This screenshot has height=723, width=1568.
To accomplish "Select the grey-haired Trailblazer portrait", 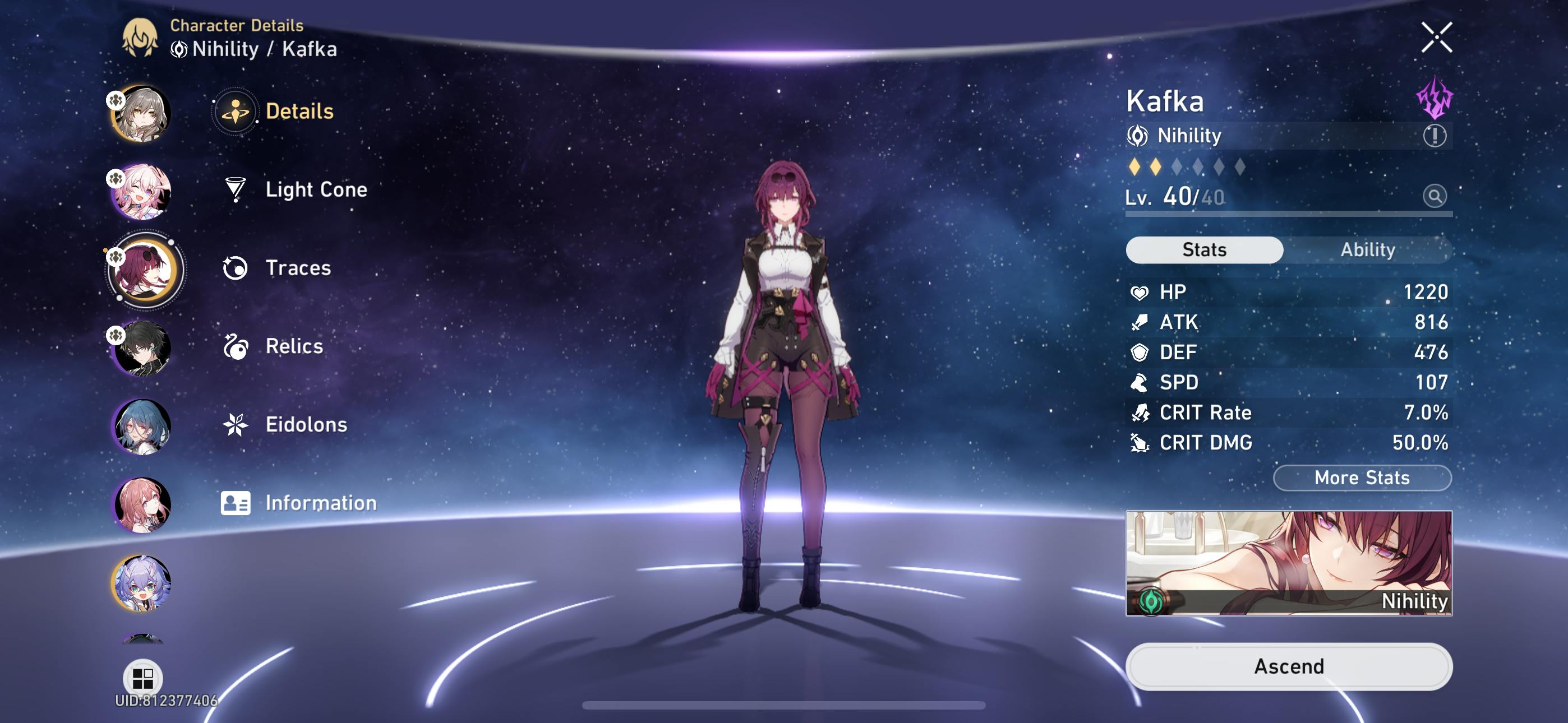I will 142,114.
